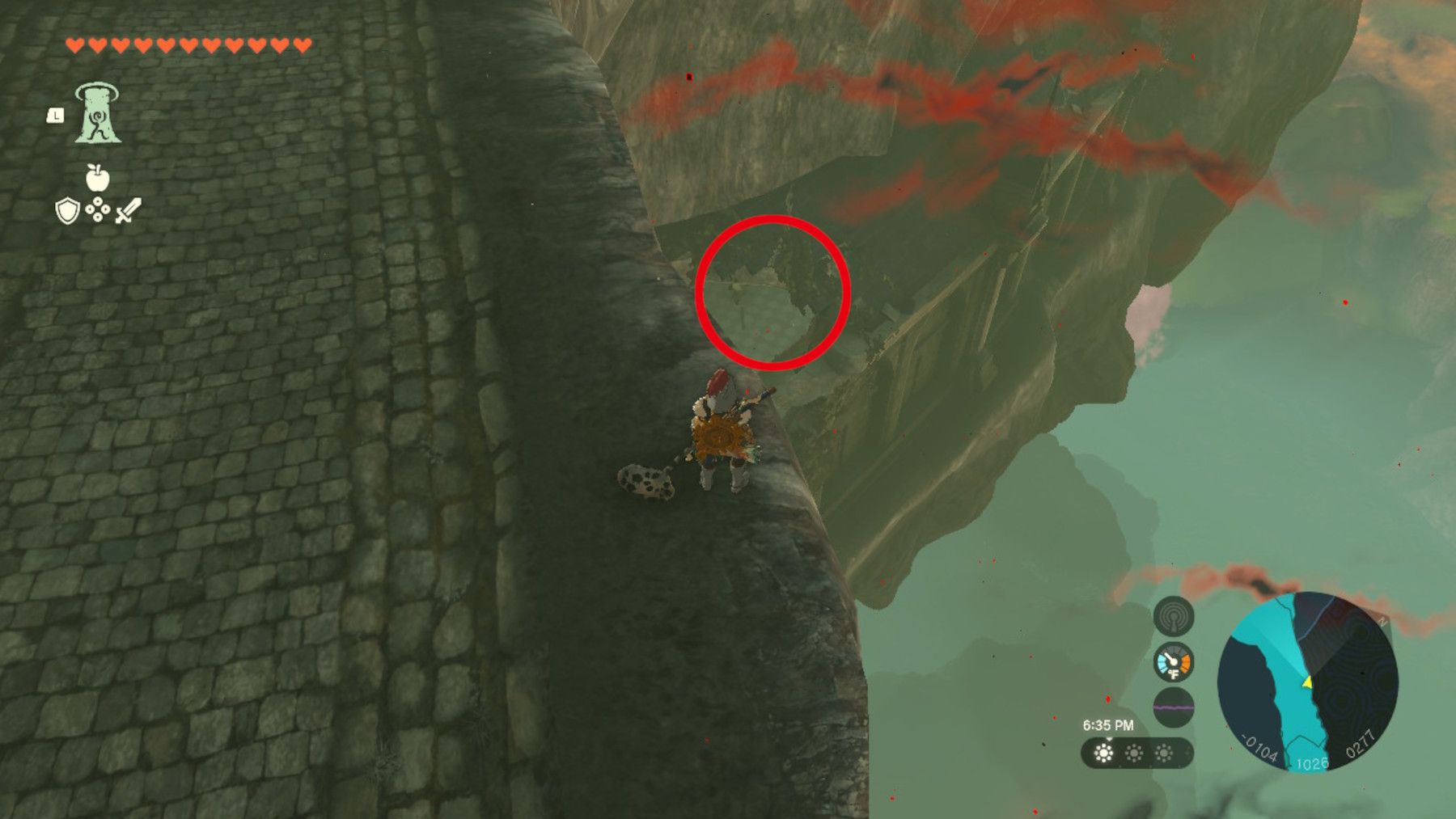
Task: Click the apple food item icon
Action: 97,179
